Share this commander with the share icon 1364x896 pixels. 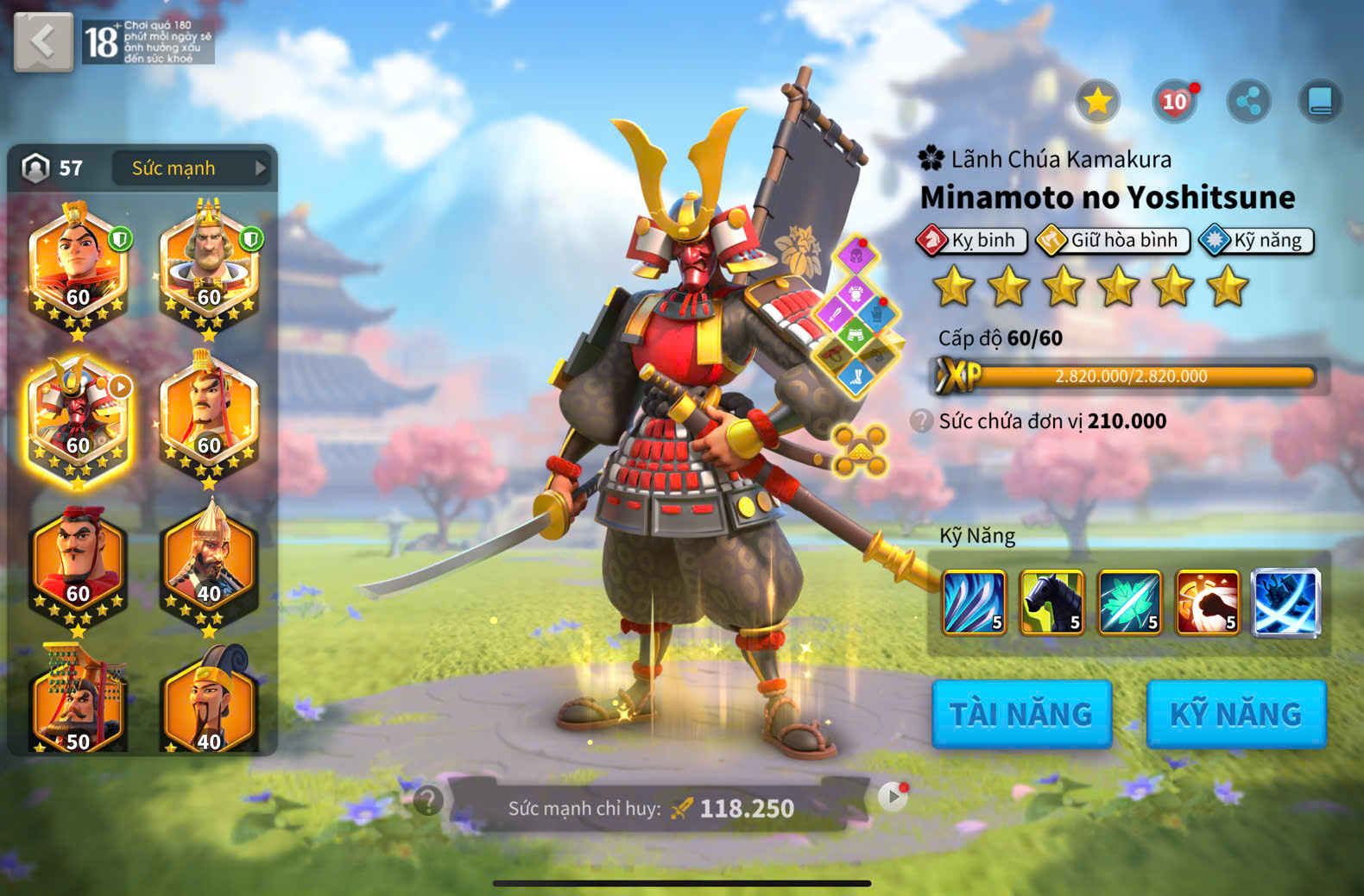point(1248,102)
